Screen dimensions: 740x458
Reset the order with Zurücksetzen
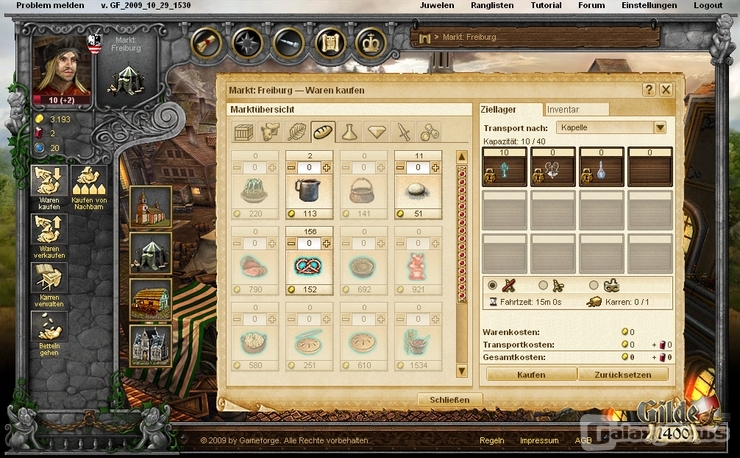pos(621,374)
